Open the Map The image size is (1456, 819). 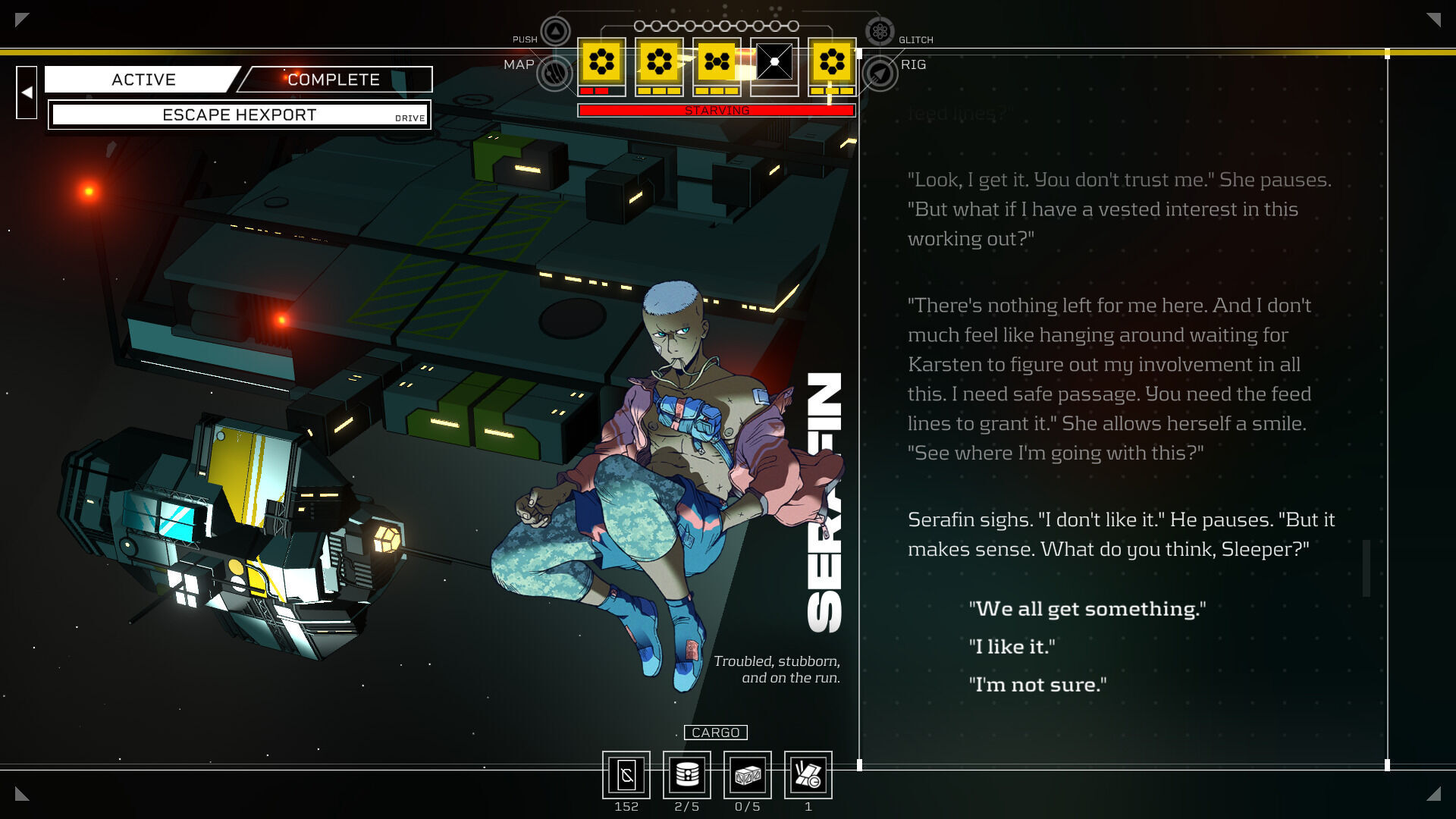(554, 74)
